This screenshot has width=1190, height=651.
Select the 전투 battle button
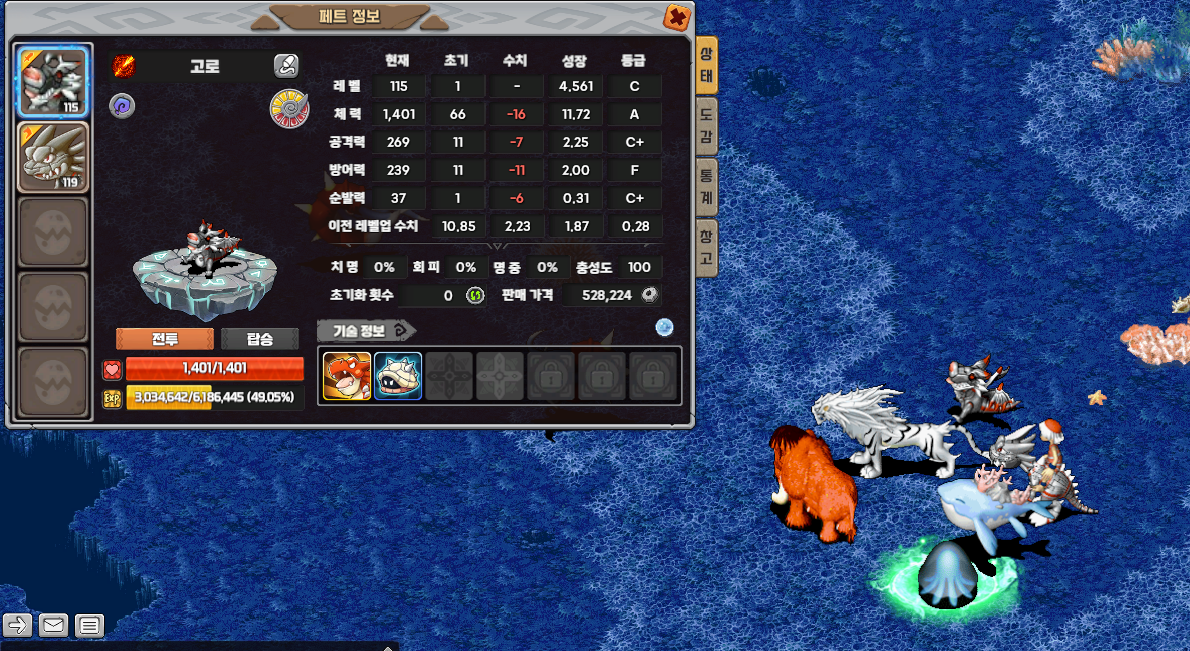click(165, 339)
